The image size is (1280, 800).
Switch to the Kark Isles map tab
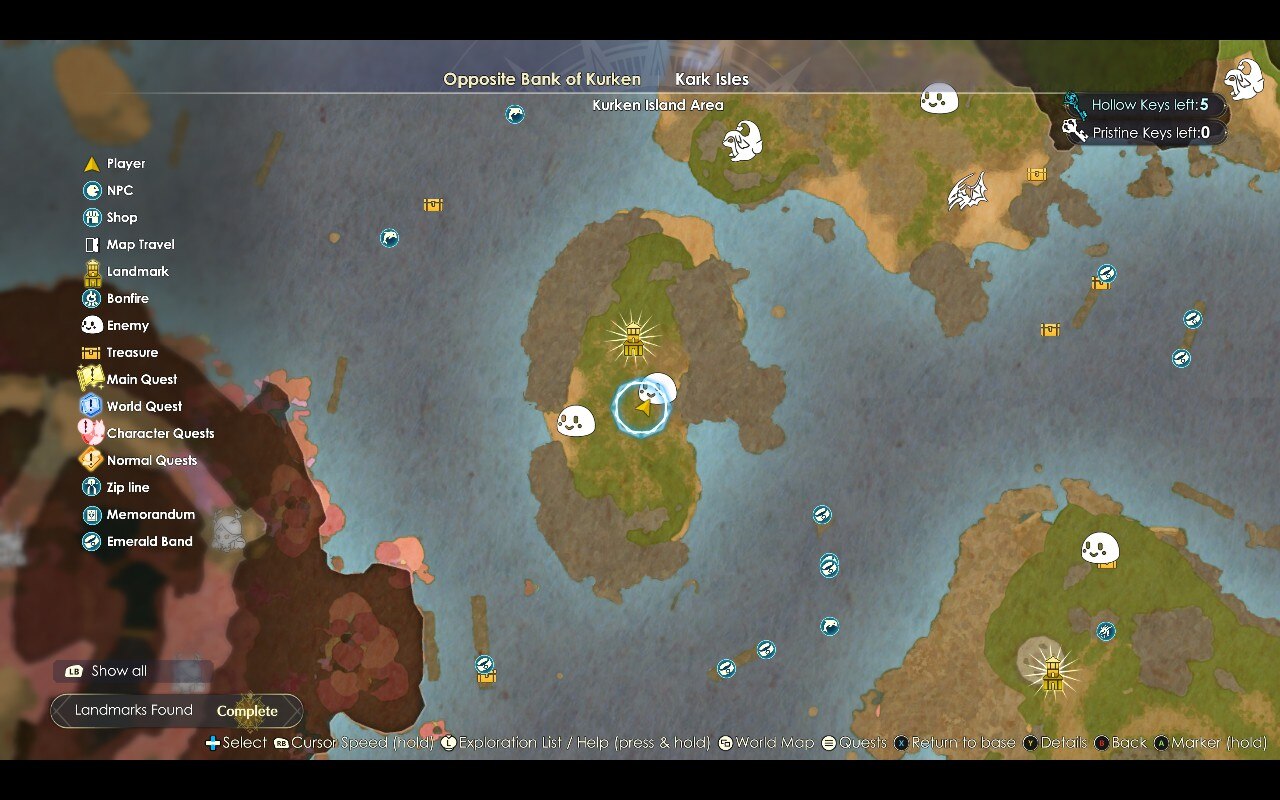[x=711, y=79]
